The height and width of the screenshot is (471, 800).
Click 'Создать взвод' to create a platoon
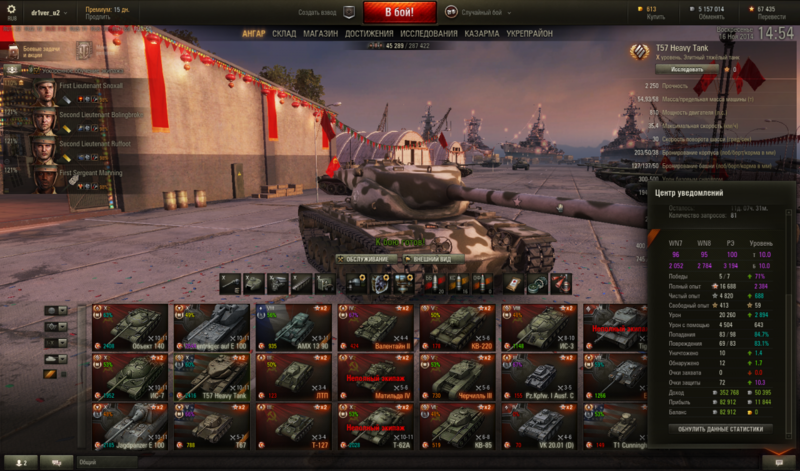tap(325, 13)
